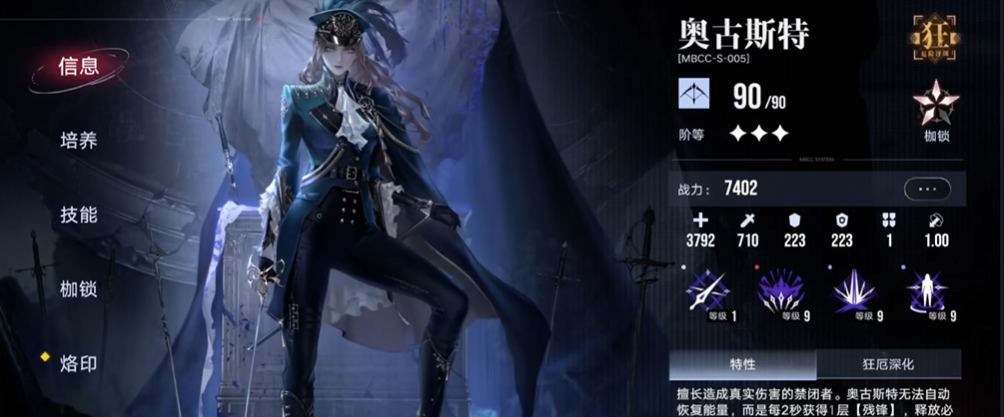Select the purple burst skill icon
The height and width of the screenshot is (417, 1004).
855,291
